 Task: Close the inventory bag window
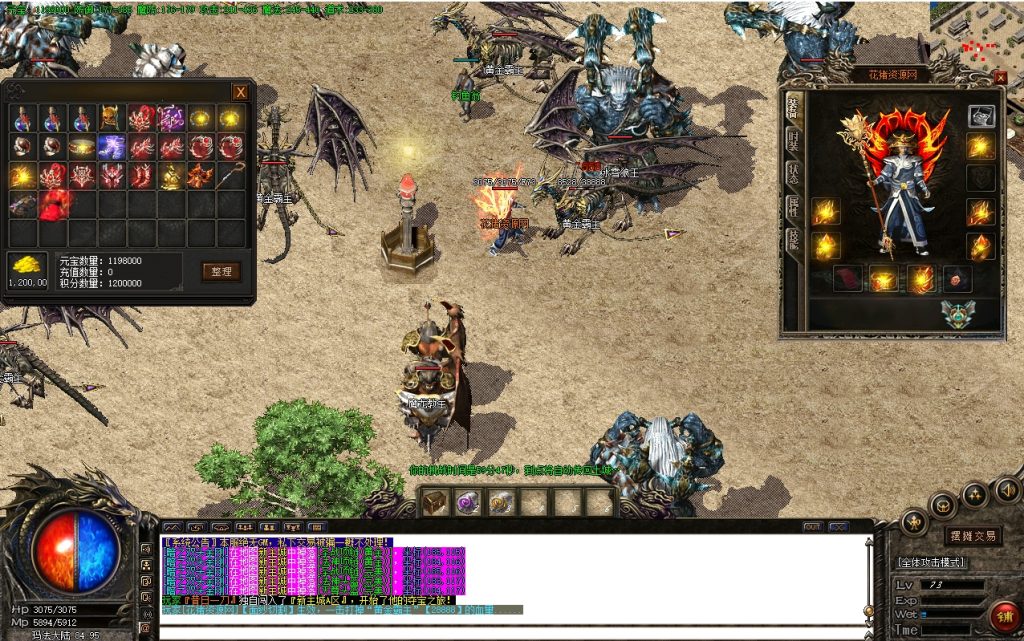pyautogui.click(x=240, y=92)
